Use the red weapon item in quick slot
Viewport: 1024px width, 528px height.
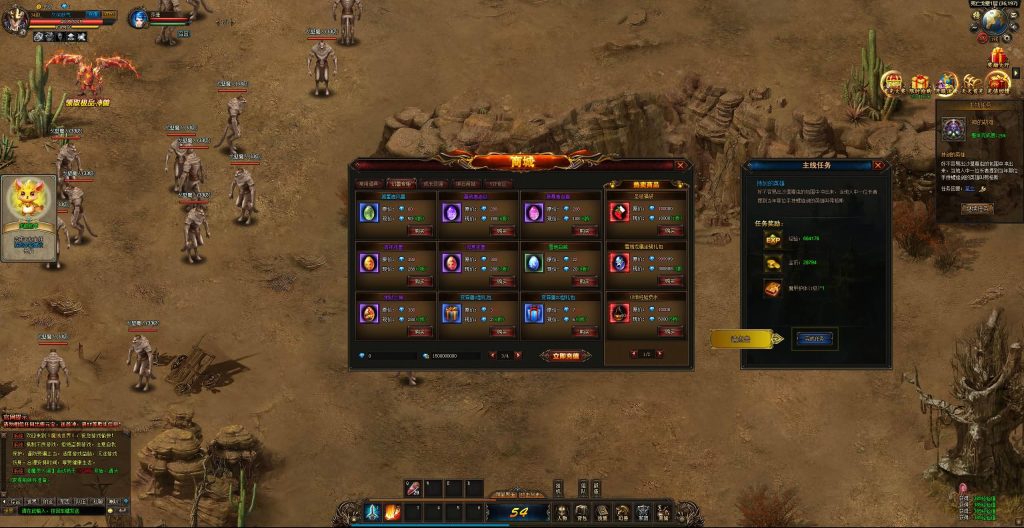[413, 488]
